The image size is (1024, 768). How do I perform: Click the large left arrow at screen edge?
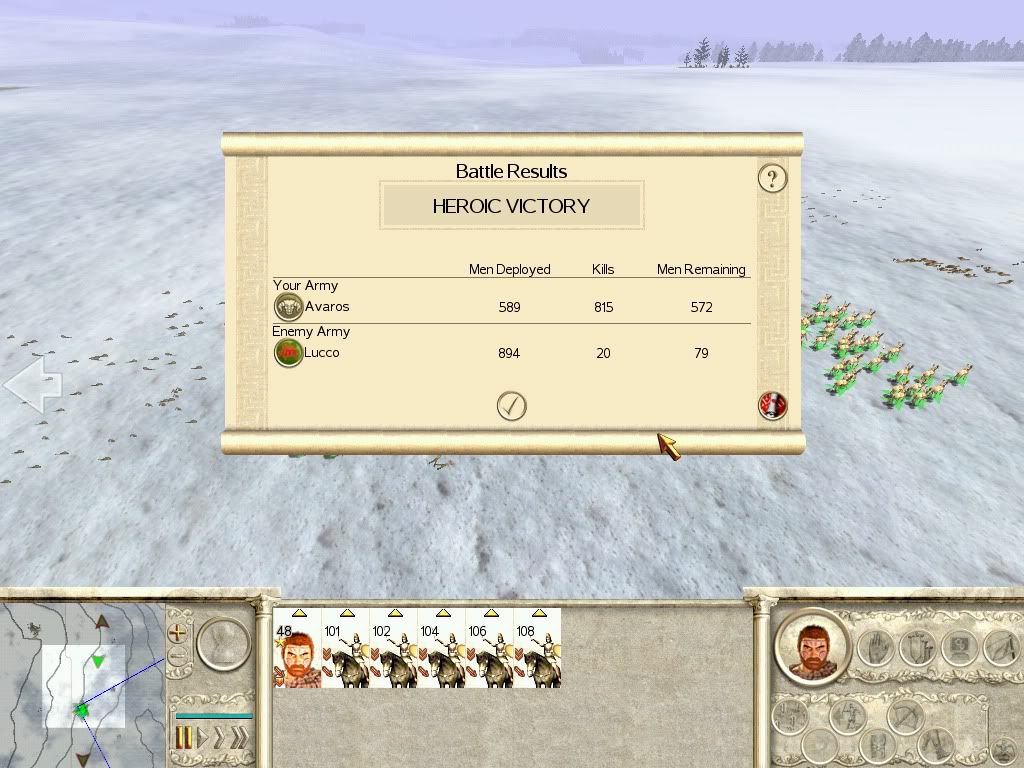pos(32,384)
